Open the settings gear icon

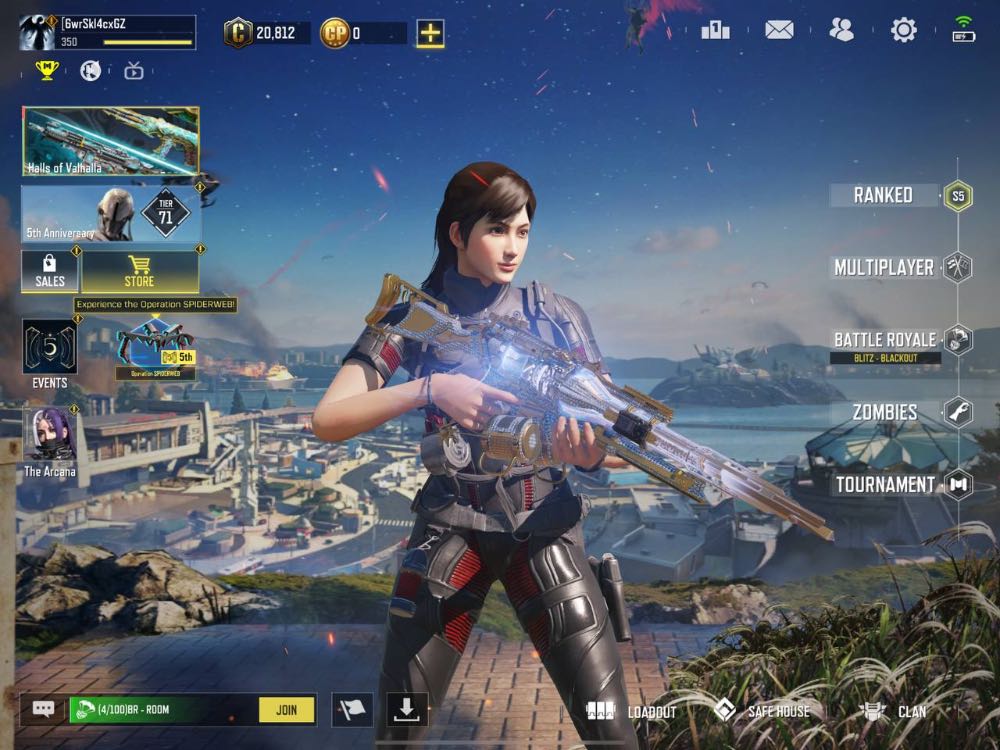pos(903,30)
